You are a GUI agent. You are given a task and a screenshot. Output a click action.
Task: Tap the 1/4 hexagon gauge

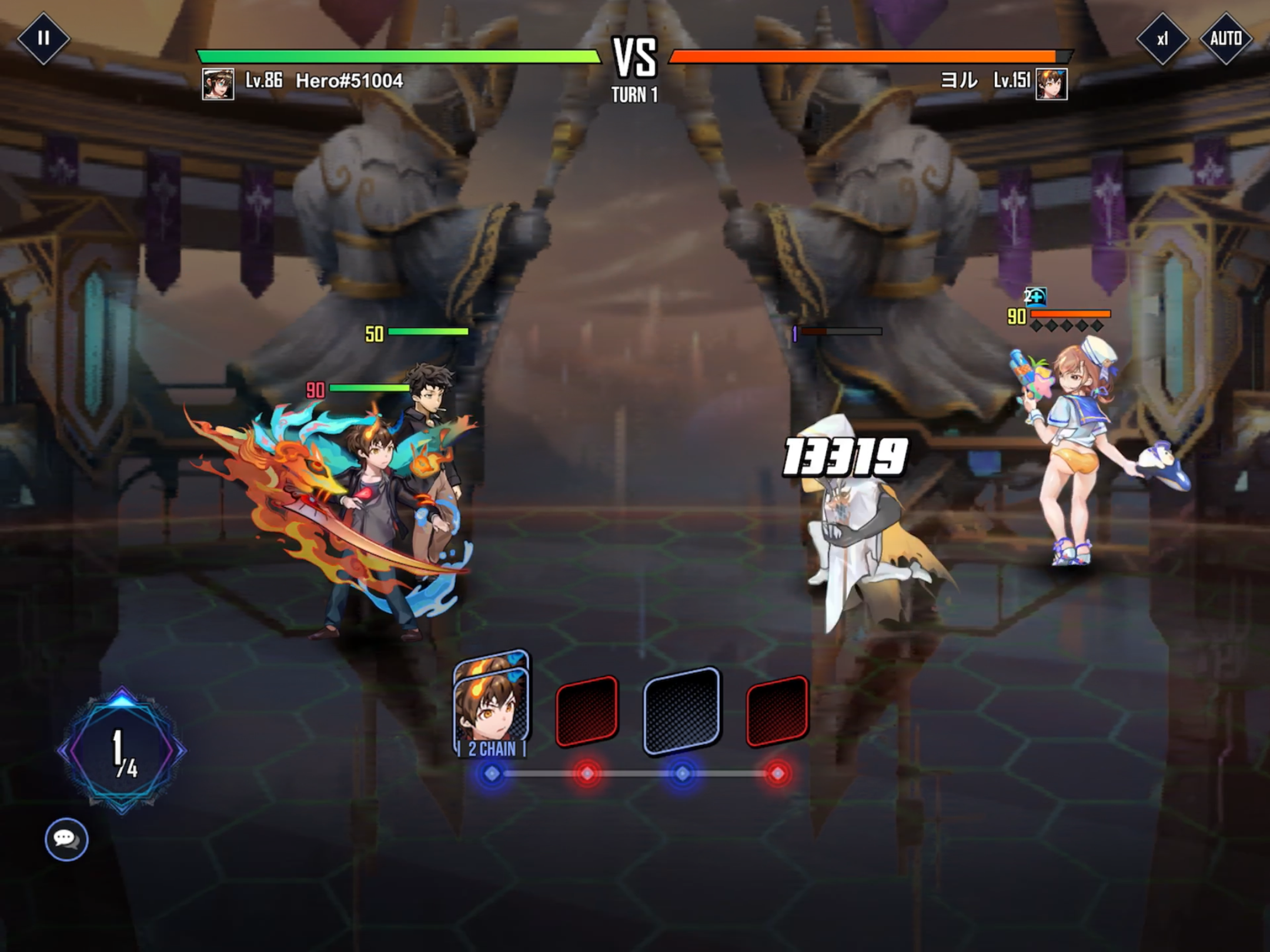tap(122, 750)
